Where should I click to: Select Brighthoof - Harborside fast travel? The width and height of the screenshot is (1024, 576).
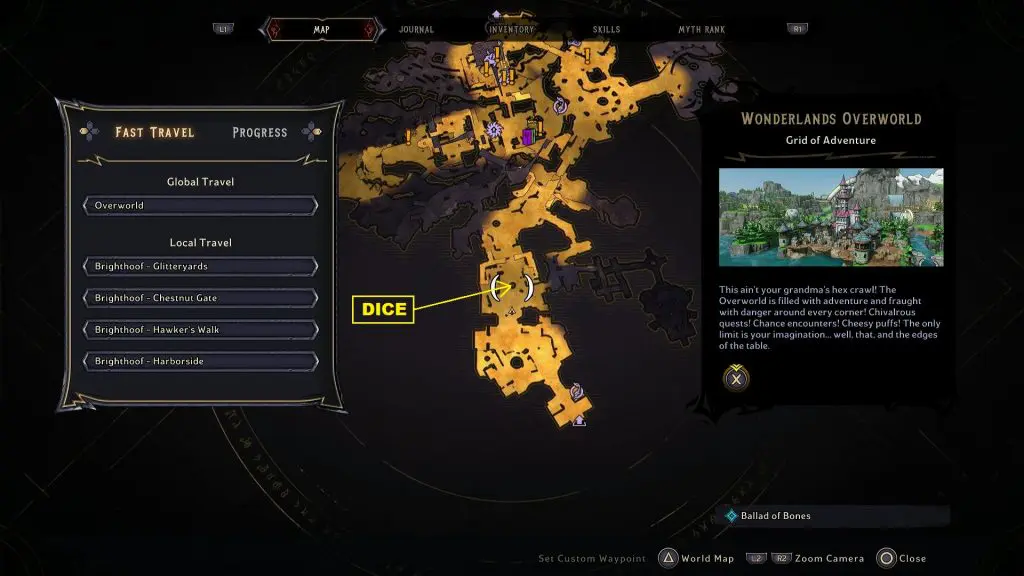click(201, 361)
